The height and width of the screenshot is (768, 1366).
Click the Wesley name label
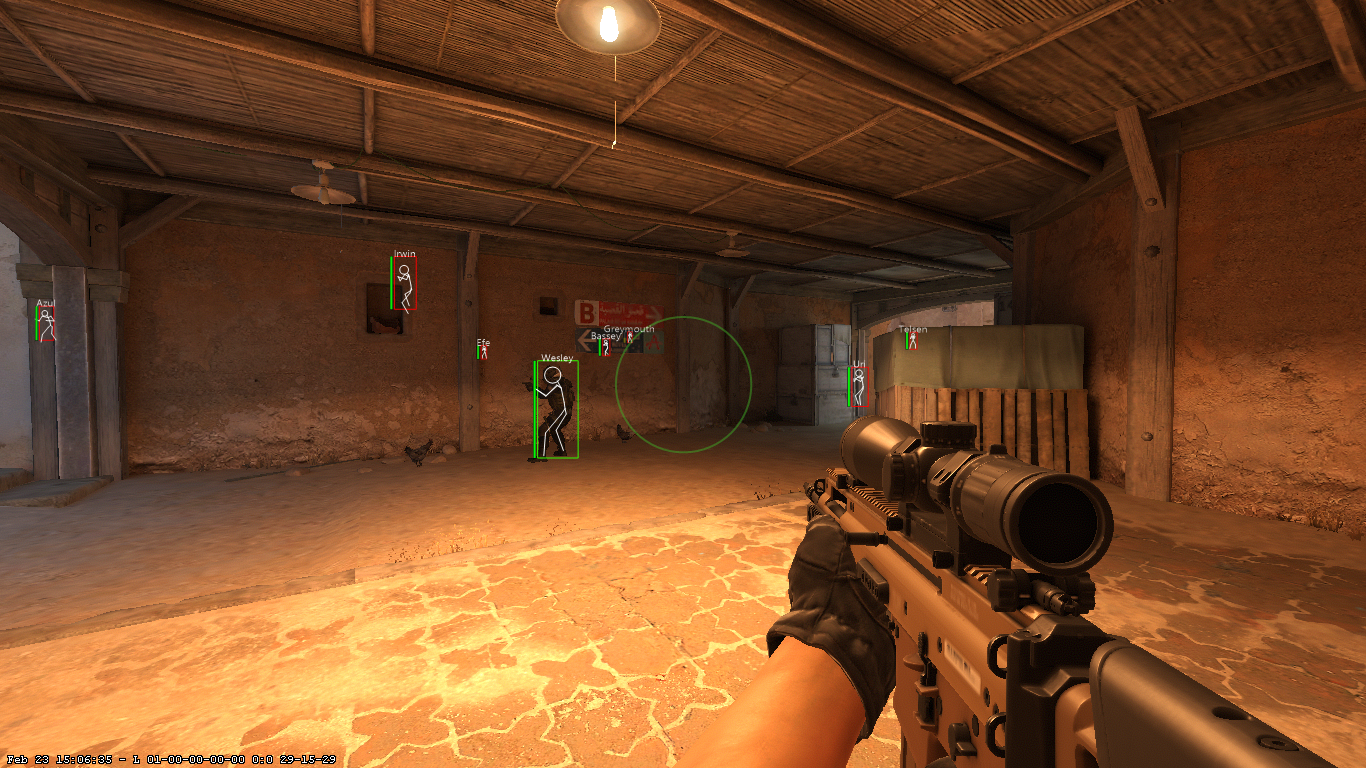(x=556, y=357)
